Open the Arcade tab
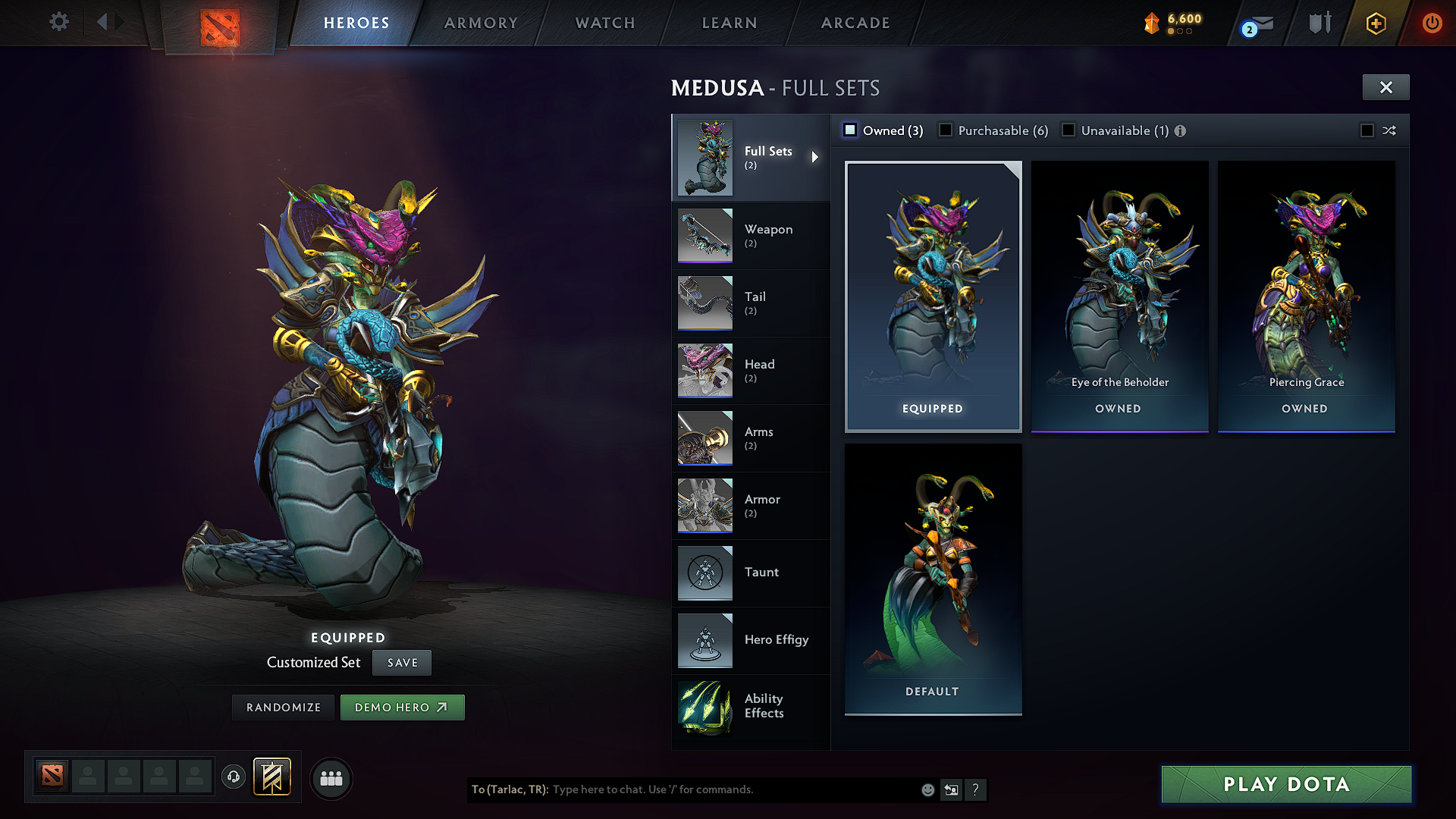Screen dimensions: 1456x819 point(855,23)
